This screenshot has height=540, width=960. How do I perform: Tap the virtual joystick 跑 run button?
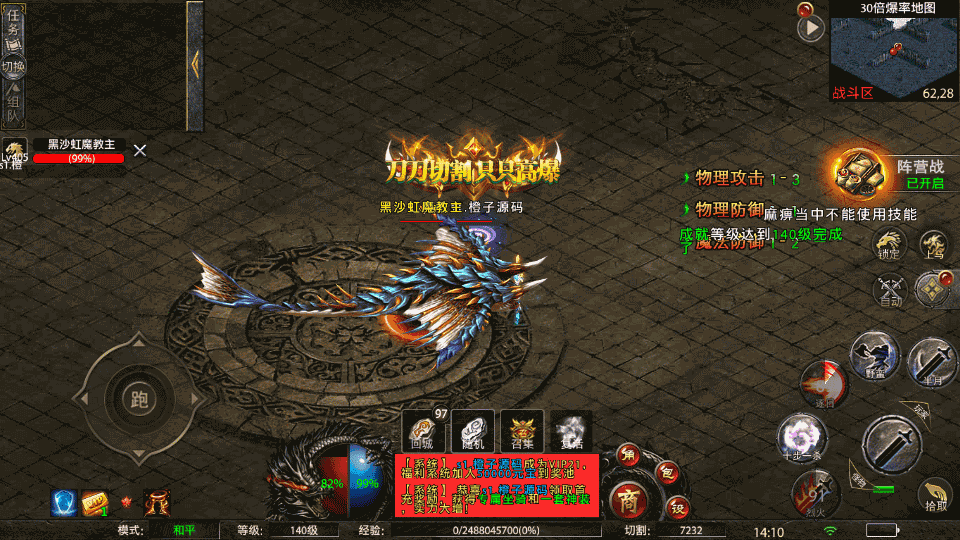(x=139, y=400)
